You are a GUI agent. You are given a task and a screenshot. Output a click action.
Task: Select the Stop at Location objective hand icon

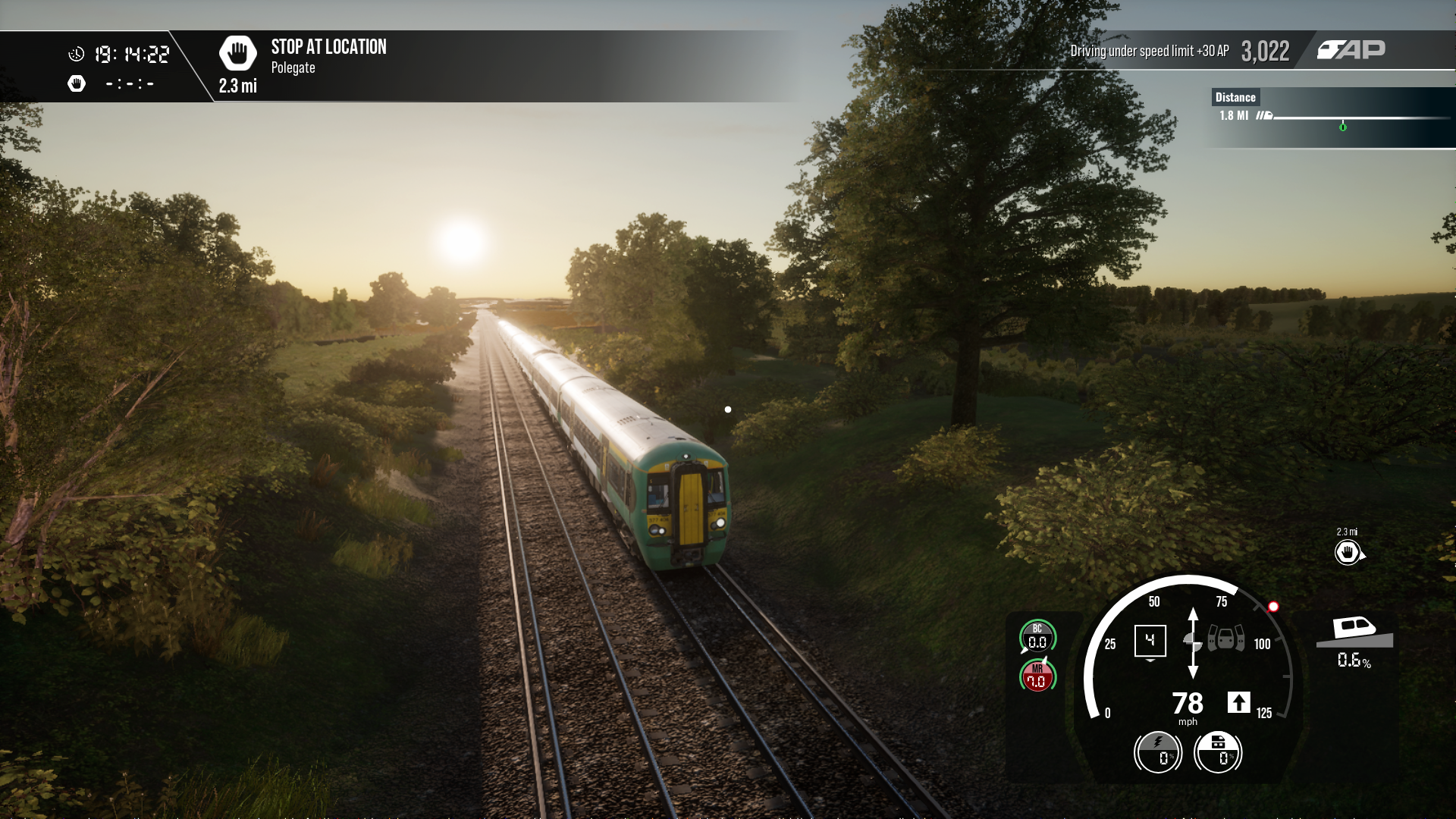coord(237,53)
